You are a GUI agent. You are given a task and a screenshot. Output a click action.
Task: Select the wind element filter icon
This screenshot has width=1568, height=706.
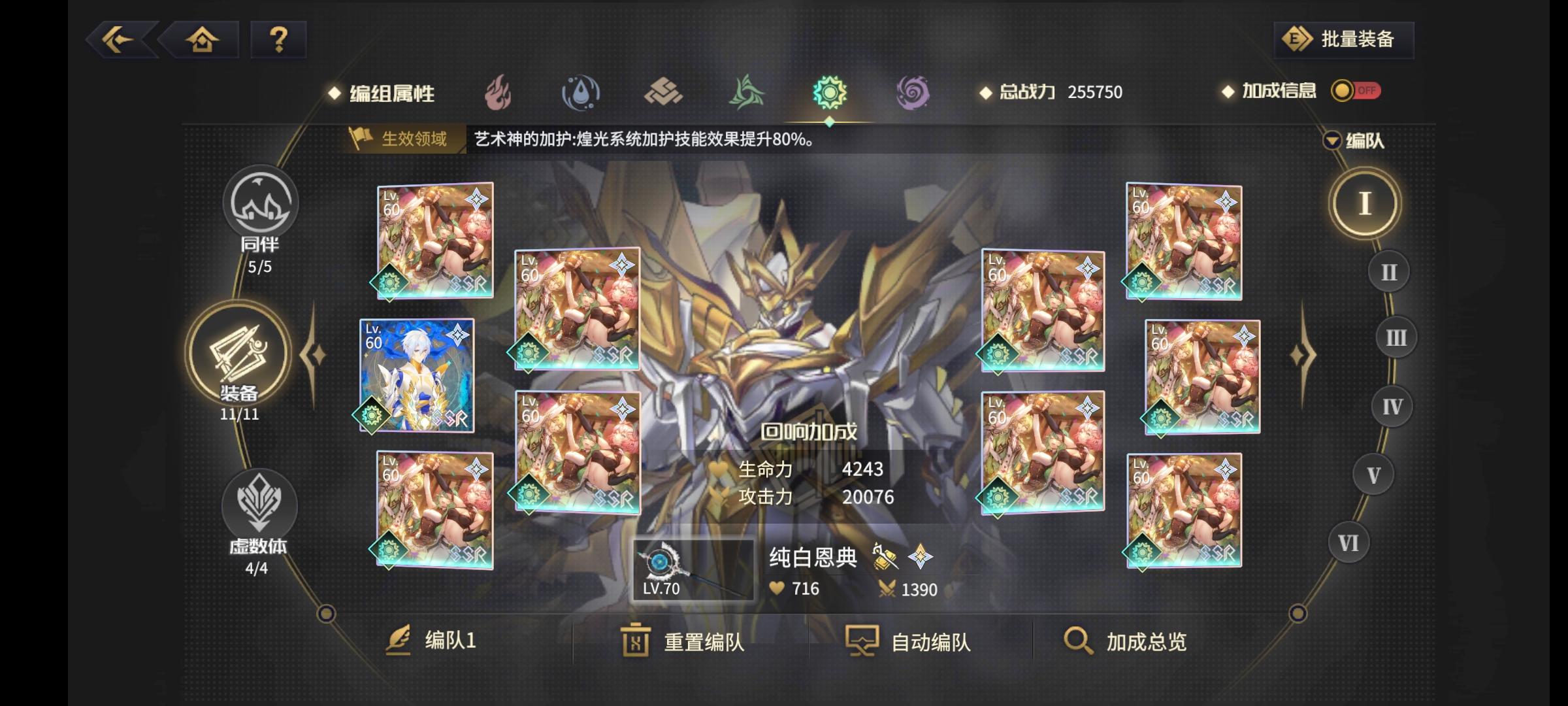[x=747, y=93]
